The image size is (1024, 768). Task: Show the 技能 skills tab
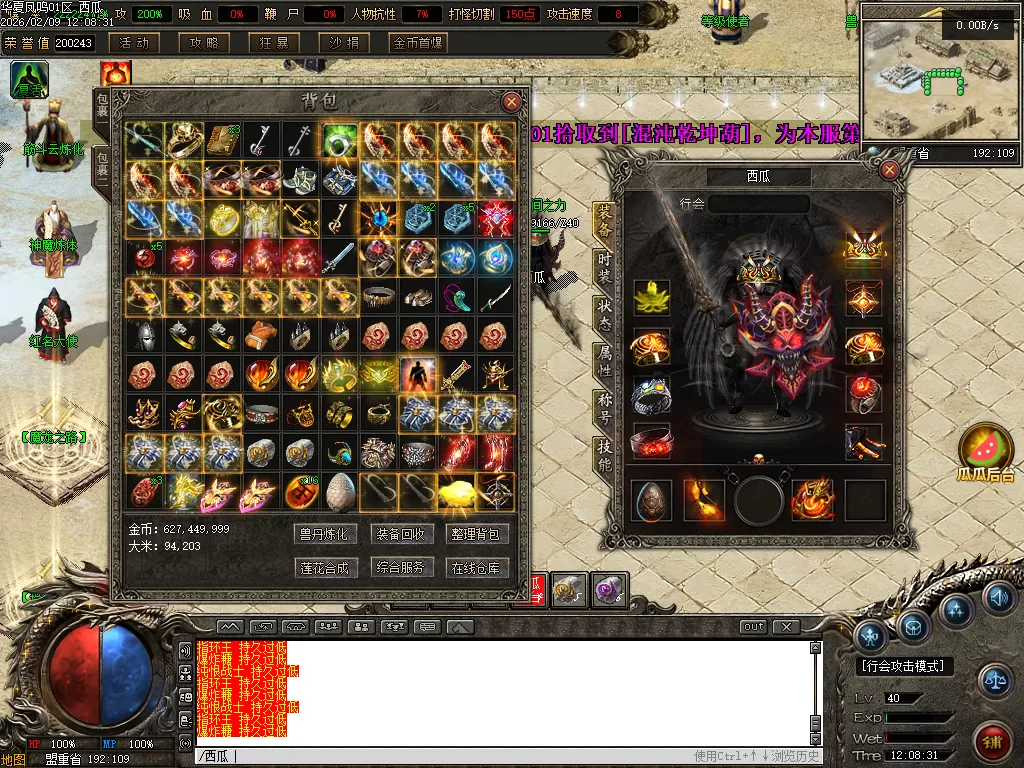coord(604,455)
